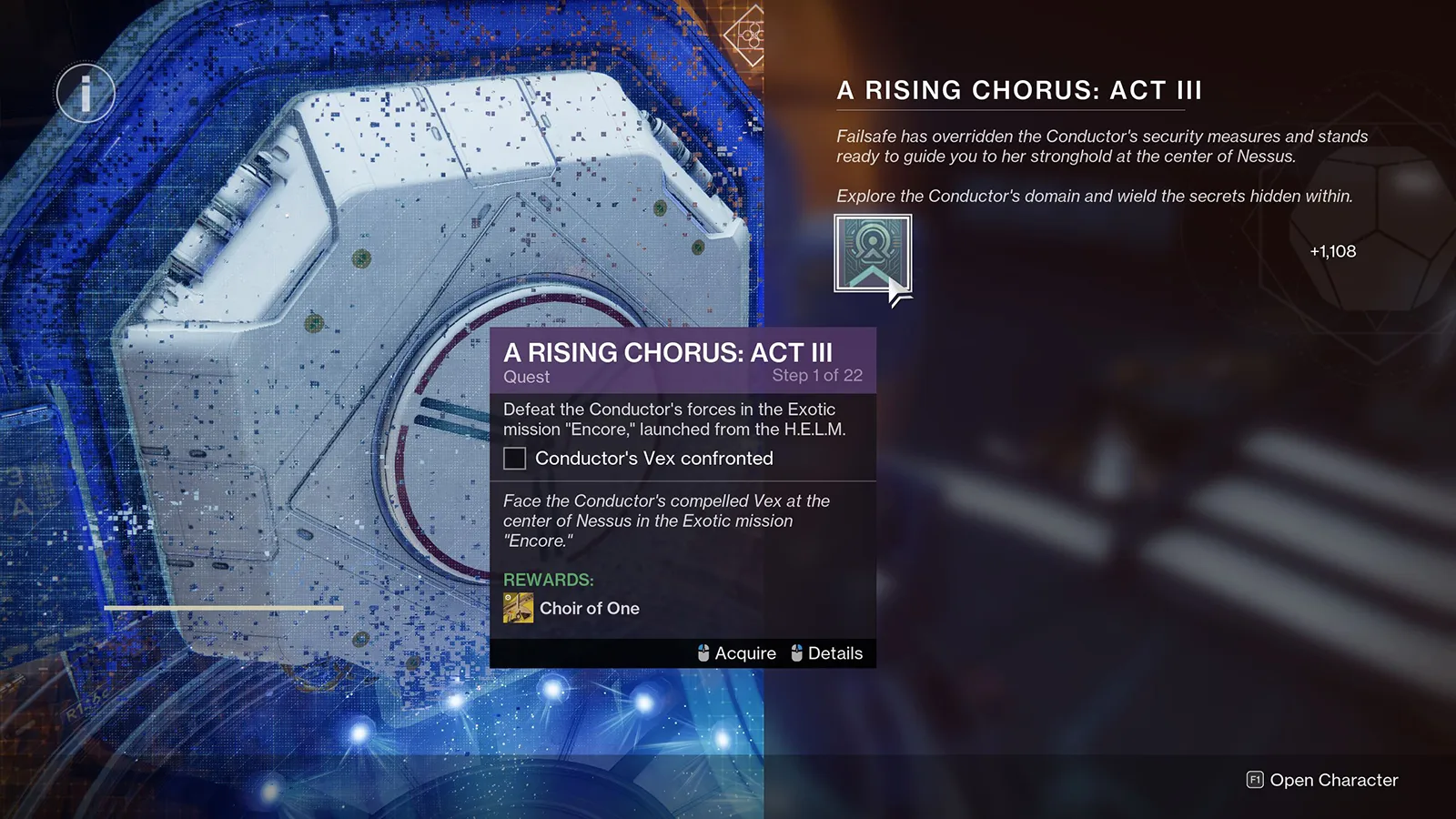Select the A Rising Chorus quest icon
1456x819 pixels.
[872, 255]
